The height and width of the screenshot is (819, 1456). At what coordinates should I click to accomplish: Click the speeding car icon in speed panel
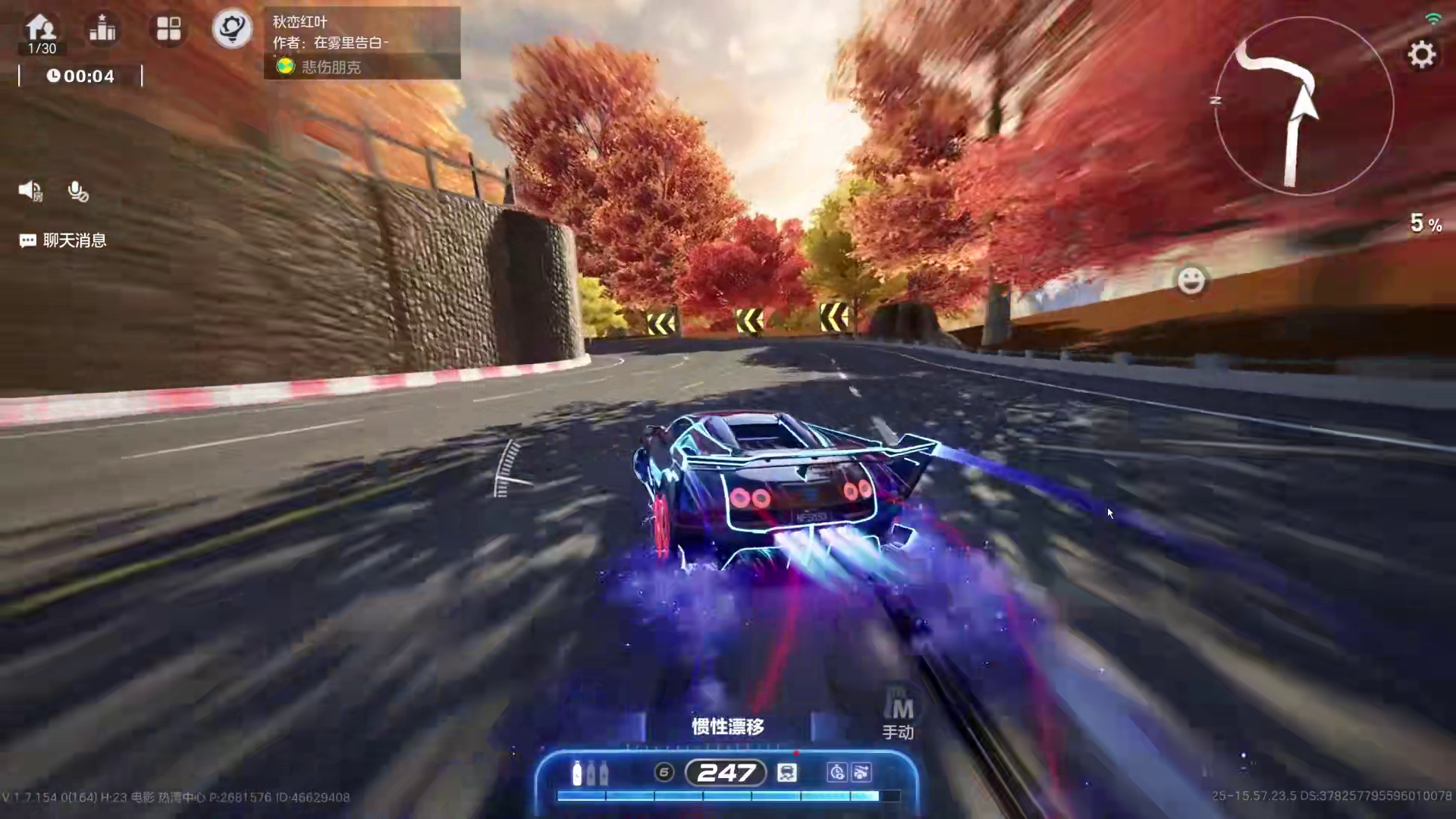point(861,773)
